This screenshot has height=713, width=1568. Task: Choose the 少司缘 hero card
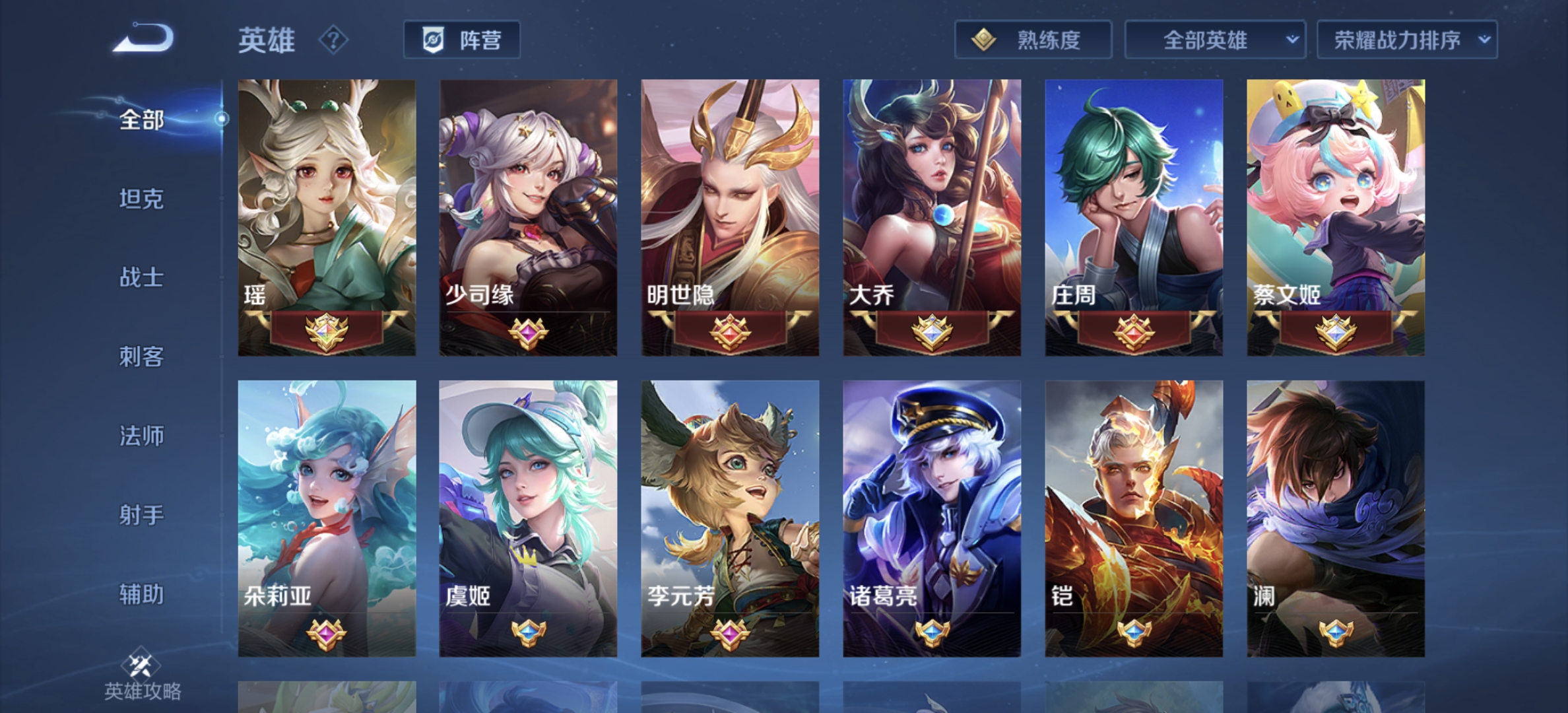[x=529, y=217]
